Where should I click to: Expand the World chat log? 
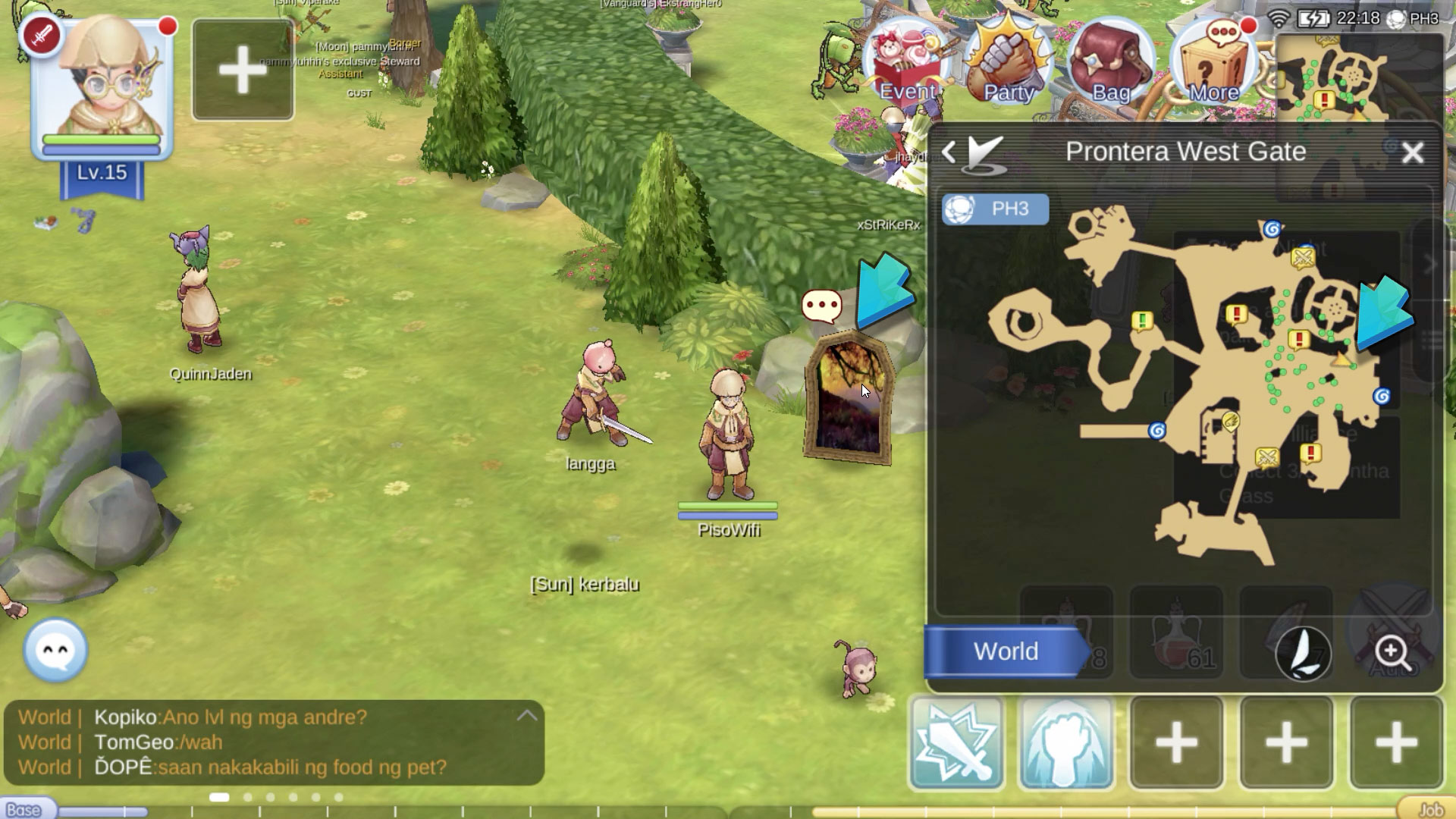[x=526, y=716]
